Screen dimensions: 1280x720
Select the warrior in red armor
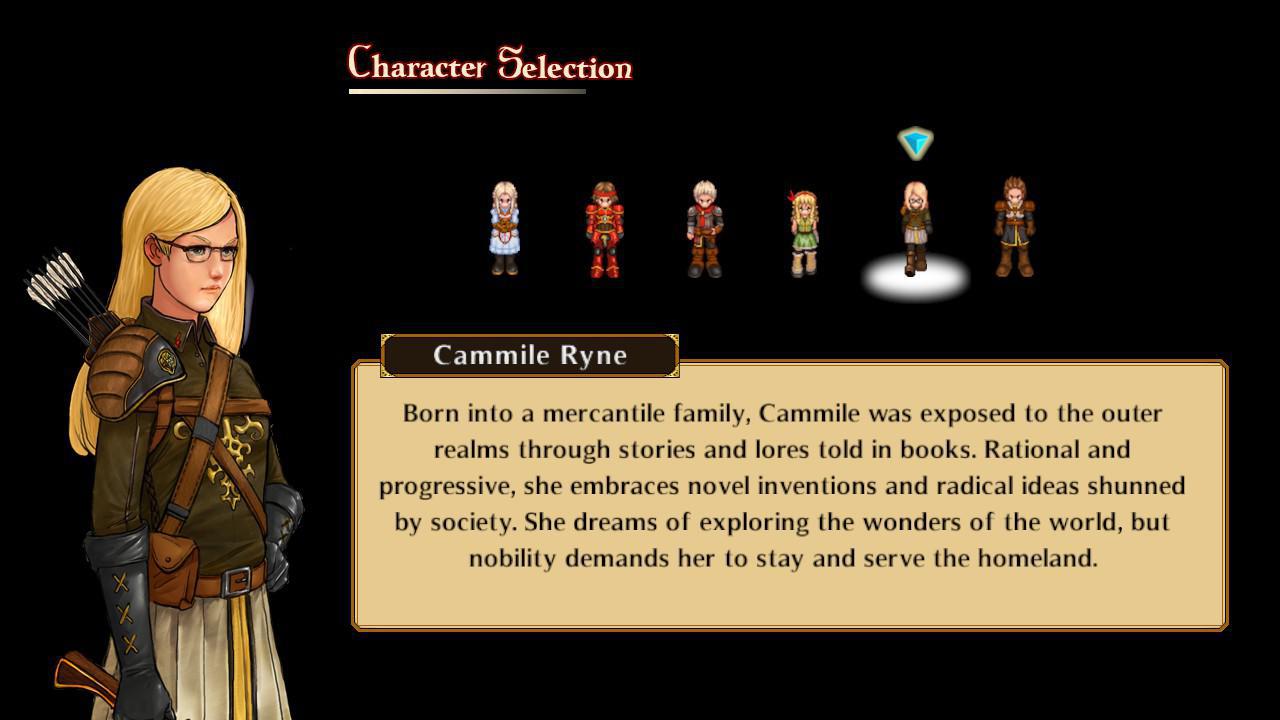click(605, 225)
